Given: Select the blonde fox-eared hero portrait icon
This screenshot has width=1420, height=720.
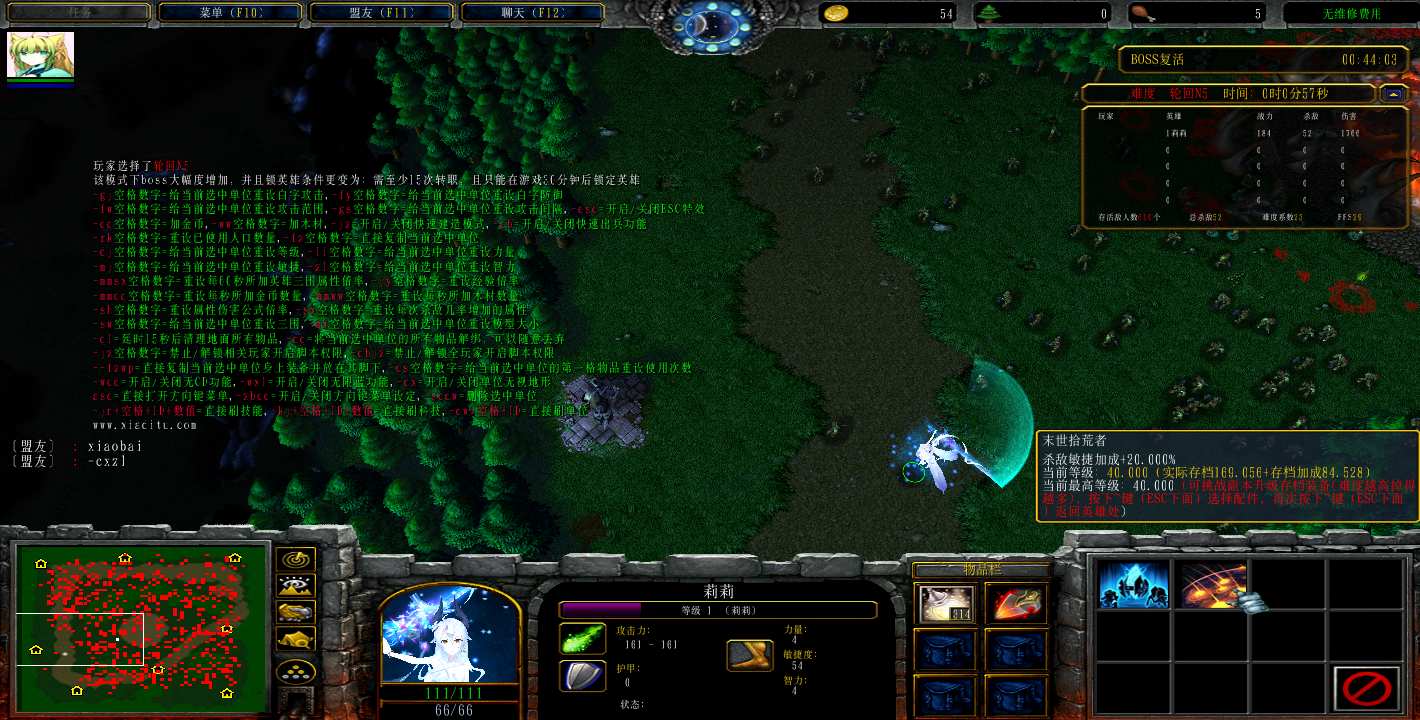Looking at the screenshot, I should coord(41,55).
